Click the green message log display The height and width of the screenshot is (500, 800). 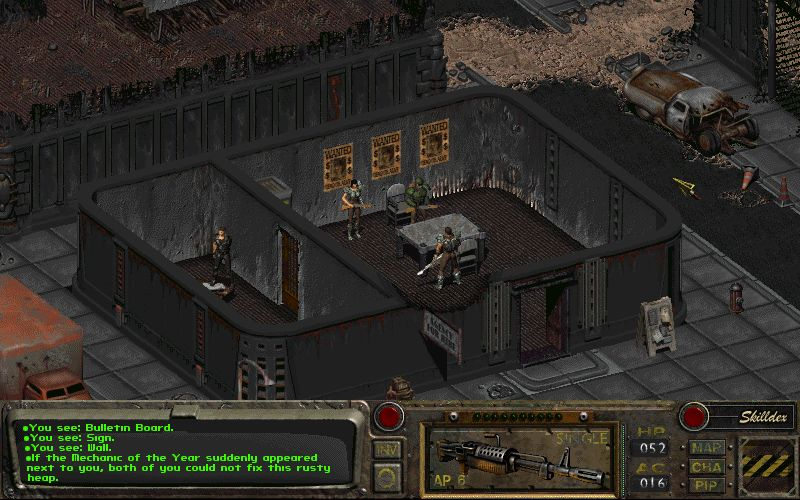point(185,450)
